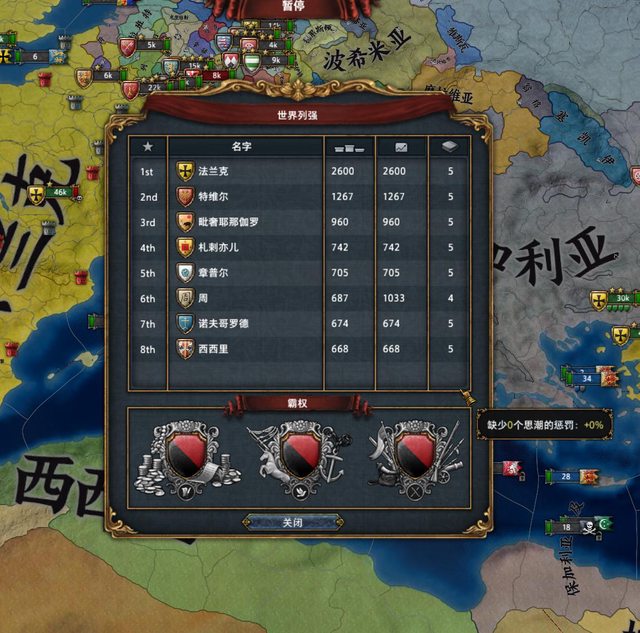Sort by the star rank column header
Screen dimensions: 640x633
click(x=148, y=146)
